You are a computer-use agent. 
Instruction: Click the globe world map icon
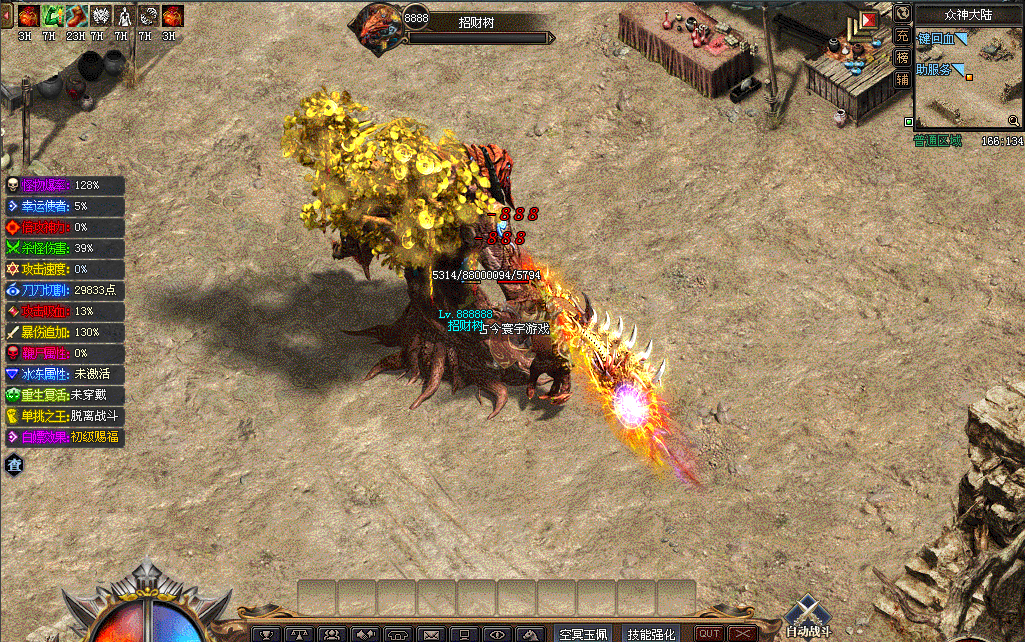[x=902, y=13]
